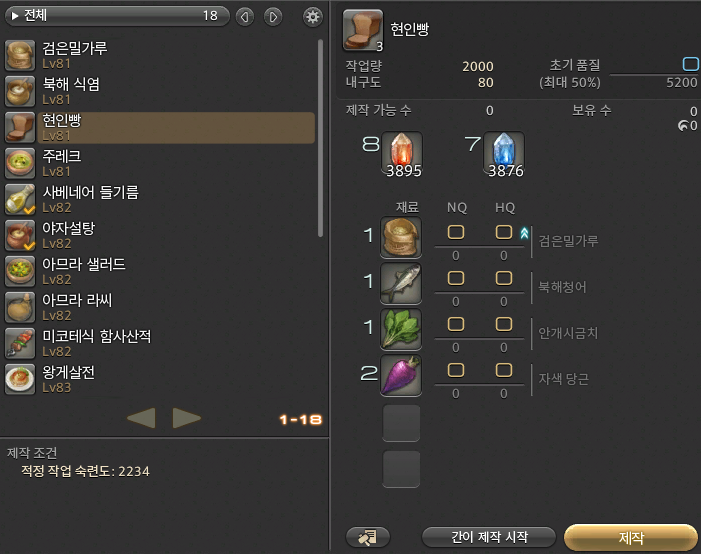Screen dimensions: 701x554
Task: Select the 주레크 recipe
Action: click(x=160, y=163)
